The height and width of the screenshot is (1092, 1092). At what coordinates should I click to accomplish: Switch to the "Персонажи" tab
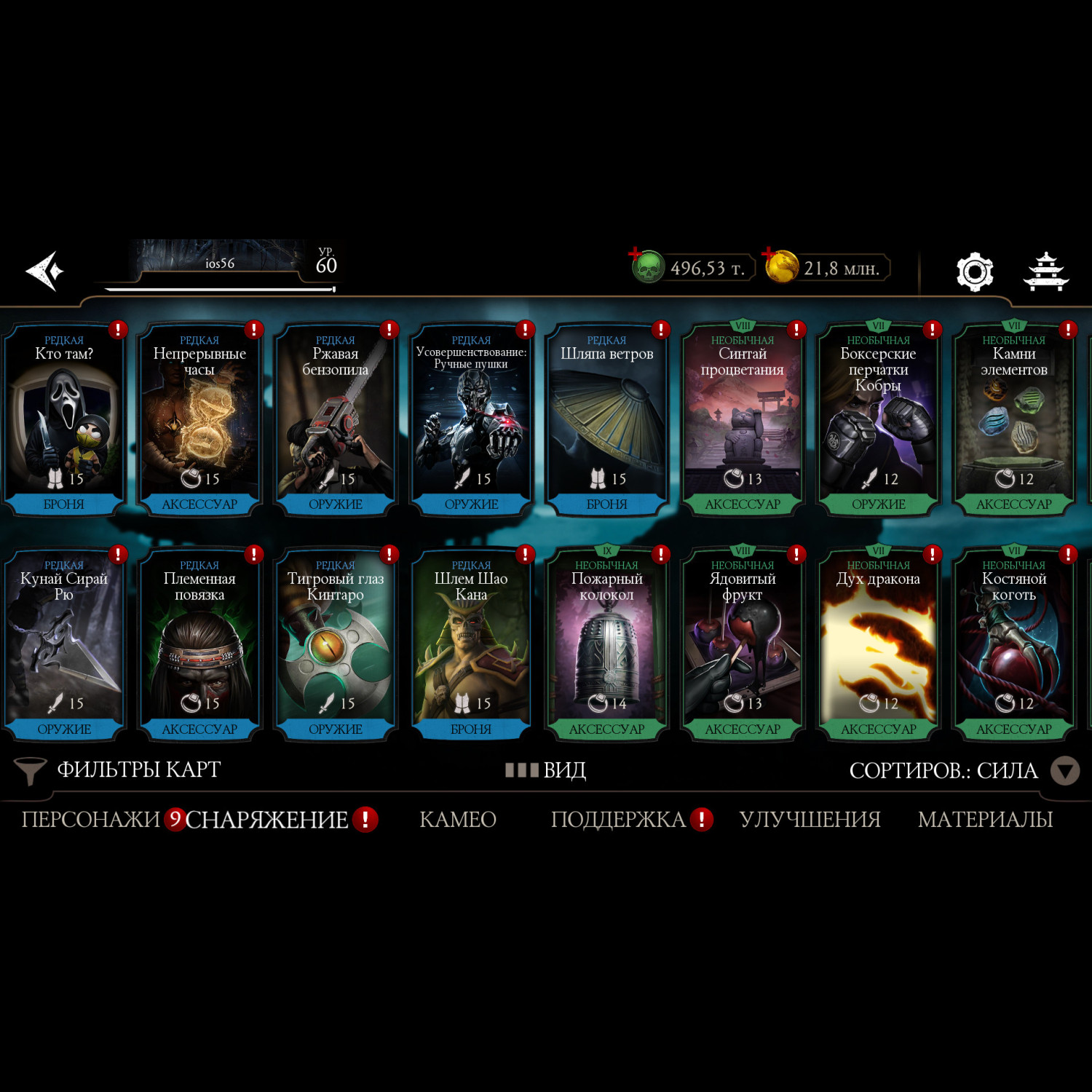click(90, 820)
